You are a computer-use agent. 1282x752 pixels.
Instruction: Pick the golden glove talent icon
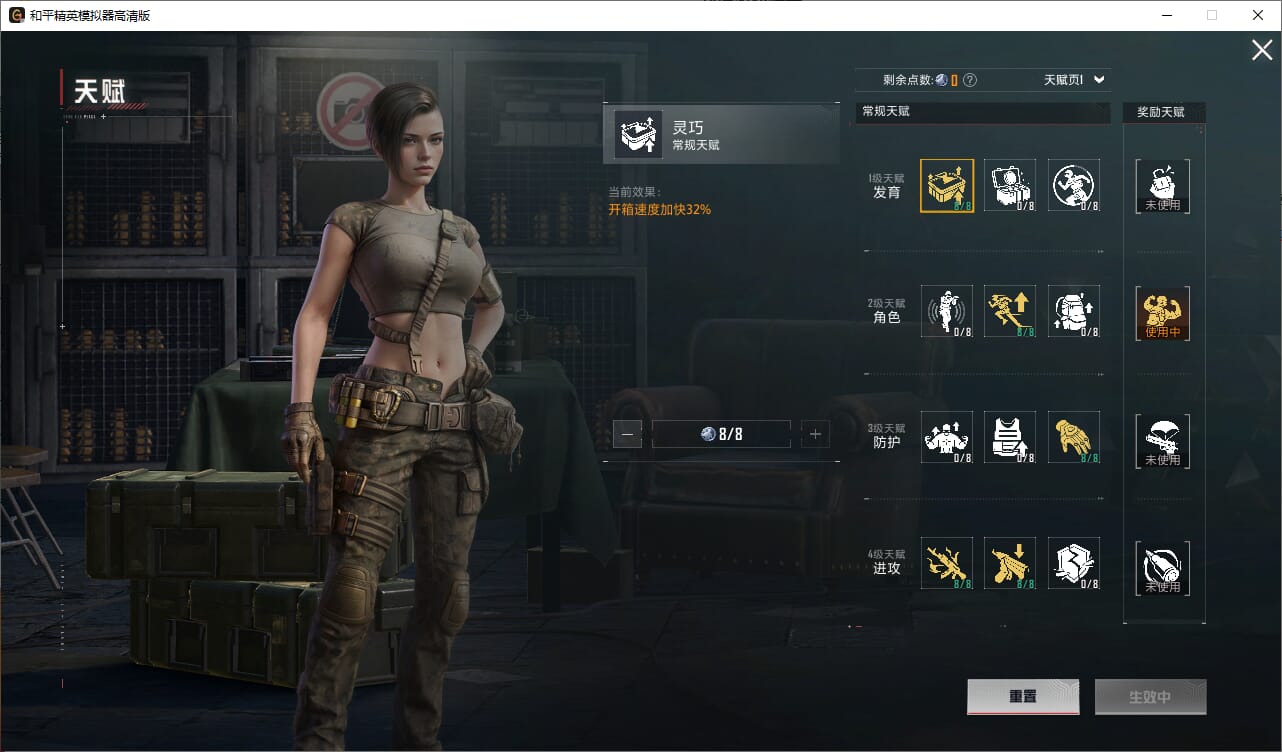1074,437
